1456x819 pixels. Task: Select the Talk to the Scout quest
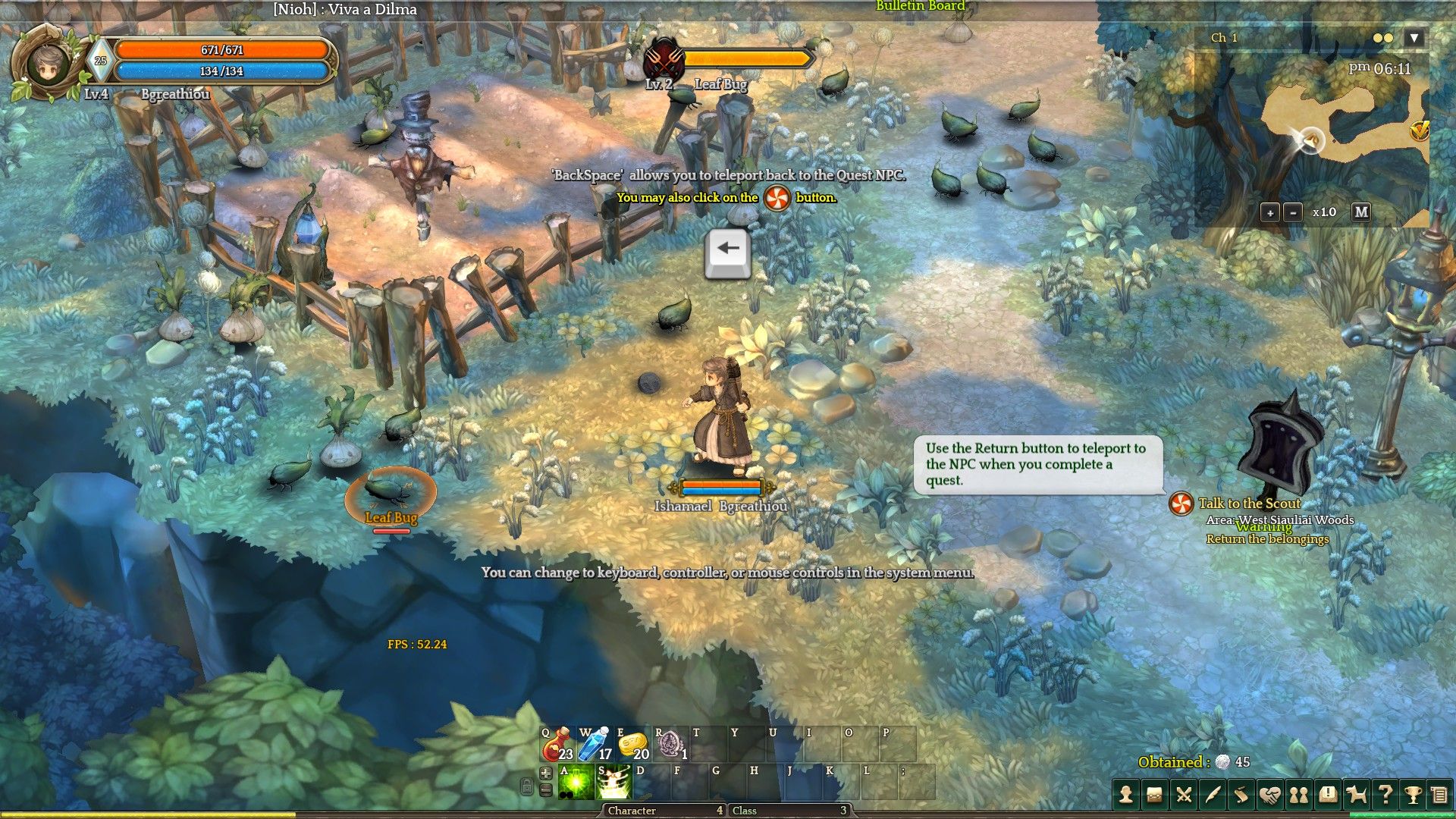point(1249,504)
